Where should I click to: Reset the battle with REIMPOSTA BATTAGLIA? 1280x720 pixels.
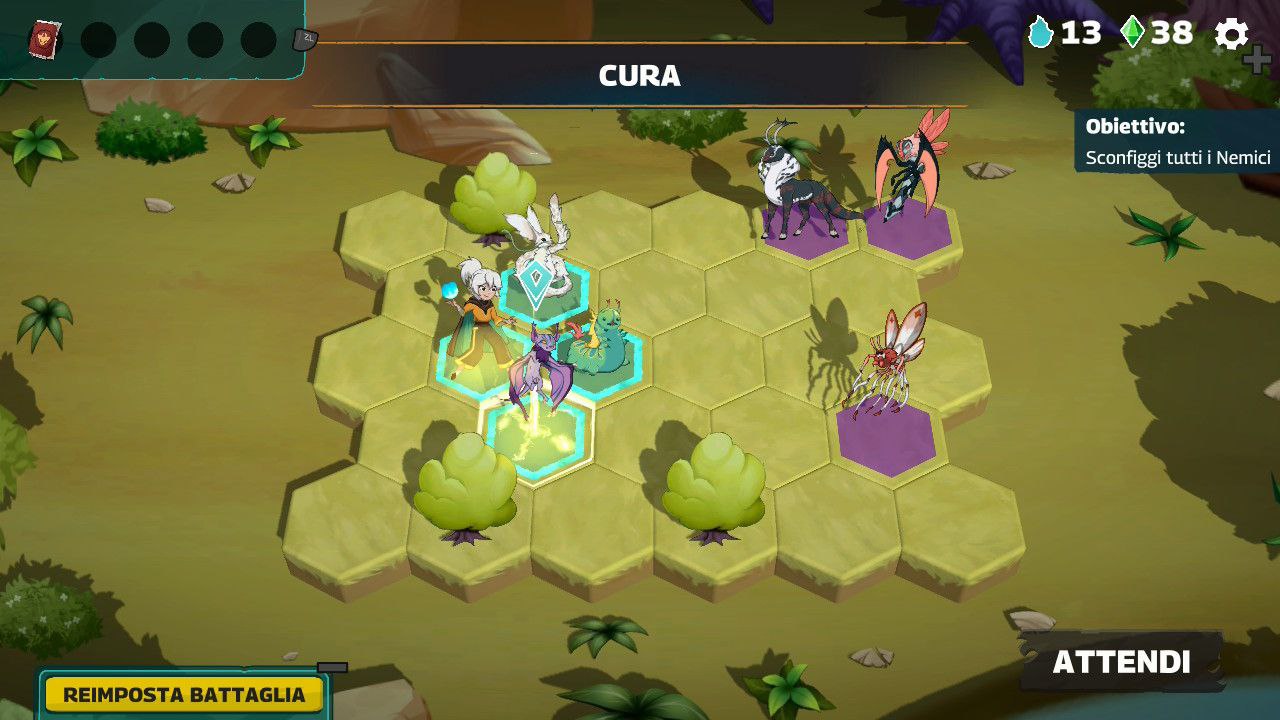click(x=184, y=694)
